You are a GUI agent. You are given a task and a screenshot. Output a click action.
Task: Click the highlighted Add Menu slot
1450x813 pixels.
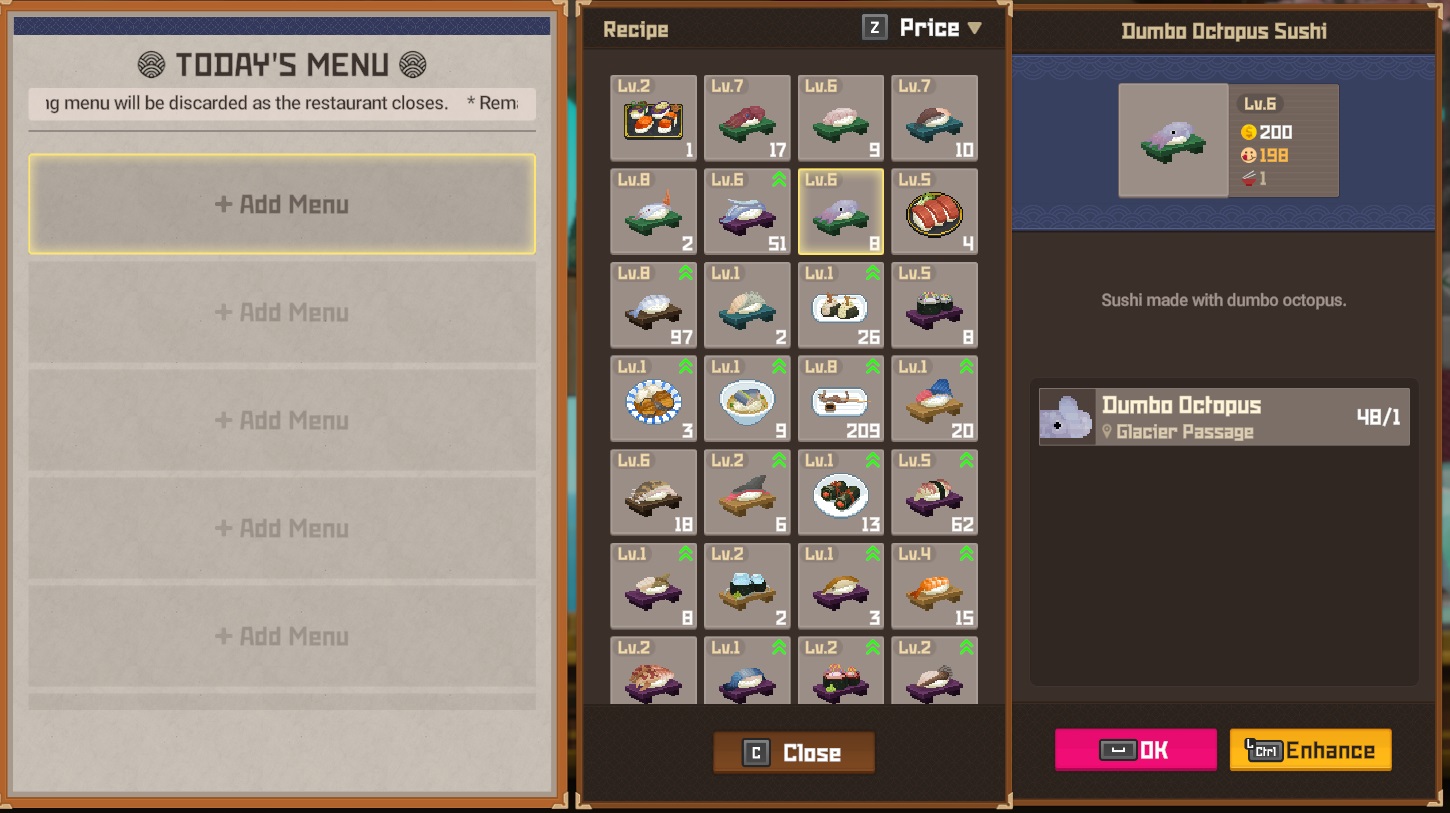[x=283, y=205]
